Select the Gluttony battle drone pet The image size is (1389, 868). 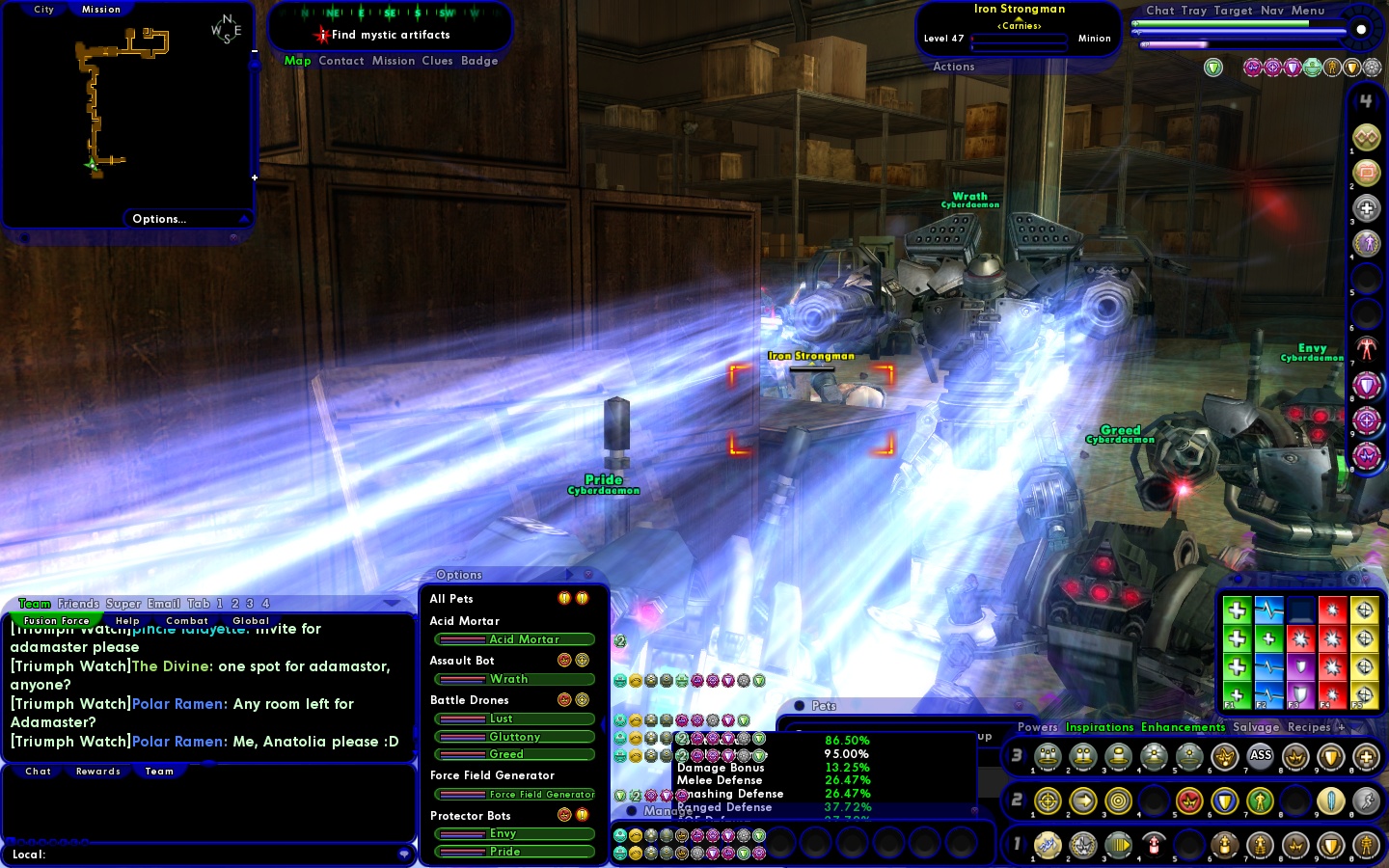pyautogui.click(x=514, y=737)
